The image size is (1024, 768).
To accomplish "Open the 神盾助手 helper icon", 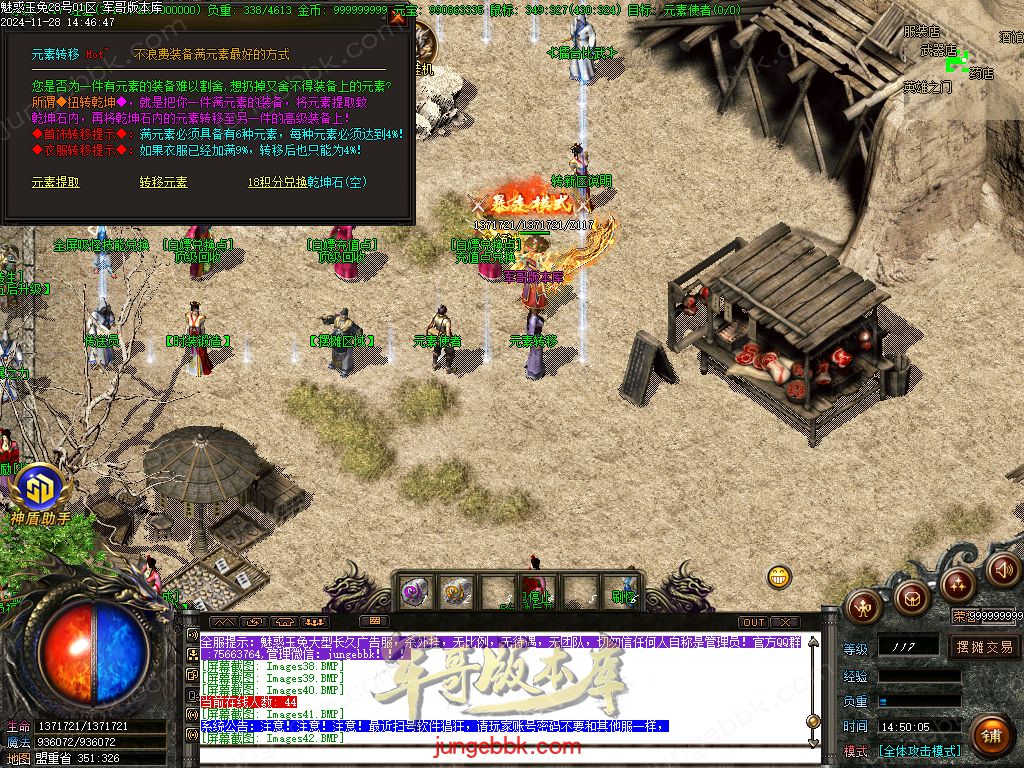I will pos(40,489).
